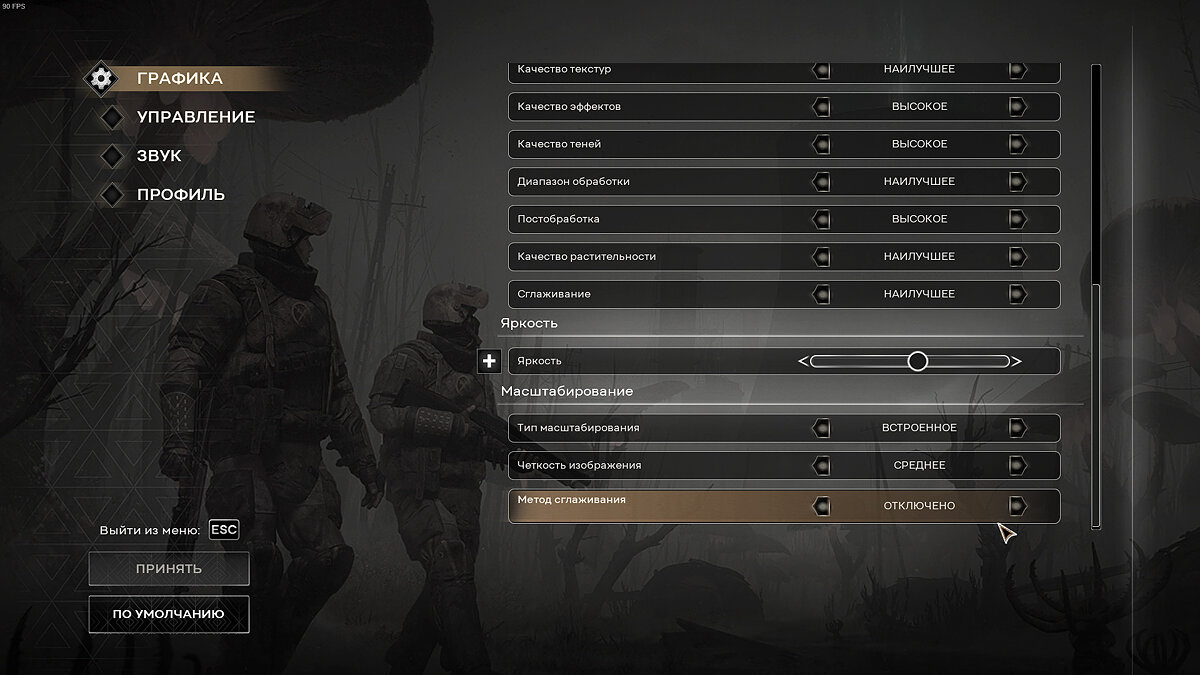Expand the plus icon beside Яркость

pyautogui.click(x=489, y=361)
